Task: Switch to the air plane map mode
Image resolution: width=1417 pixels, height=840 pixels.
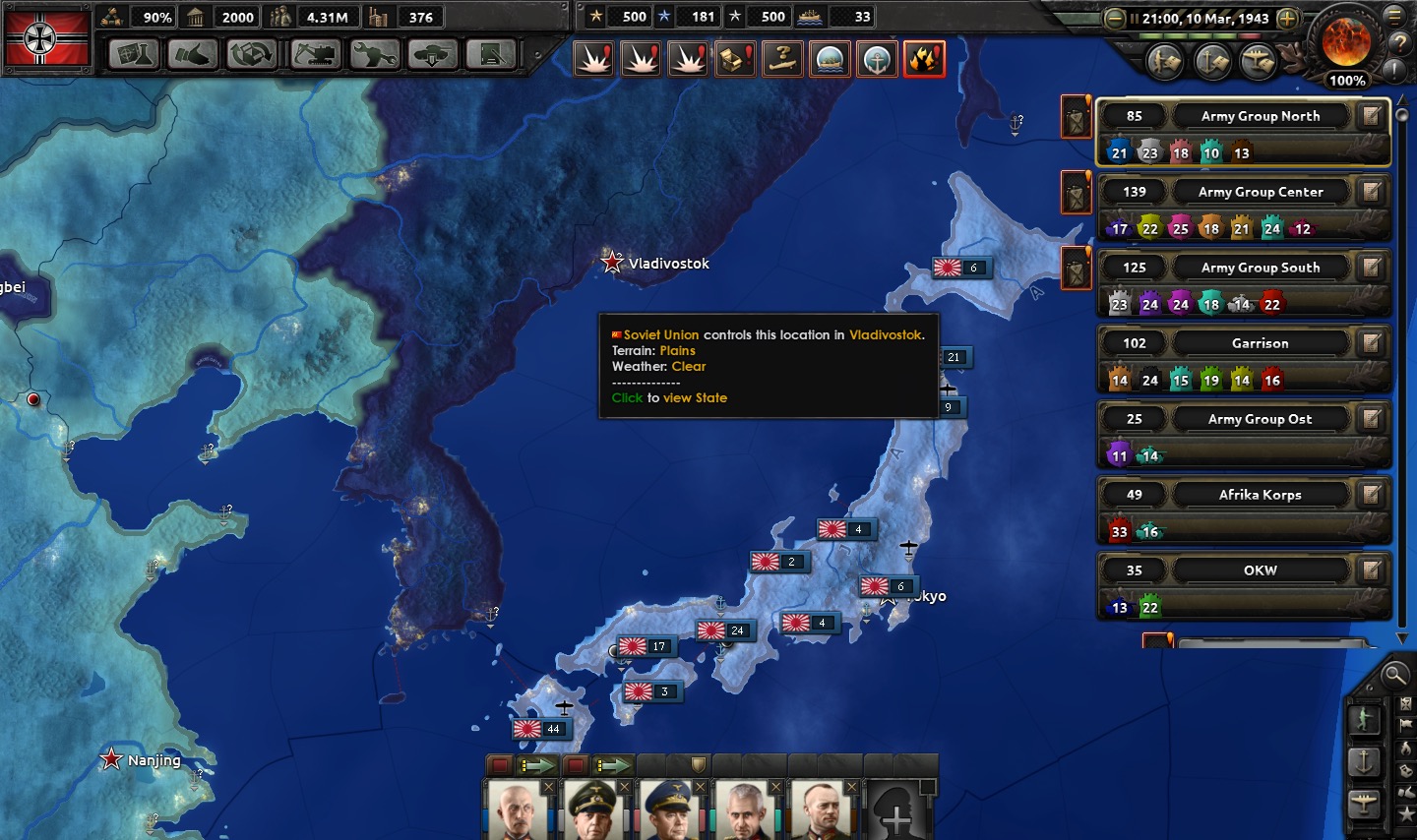Action: 1364,803
